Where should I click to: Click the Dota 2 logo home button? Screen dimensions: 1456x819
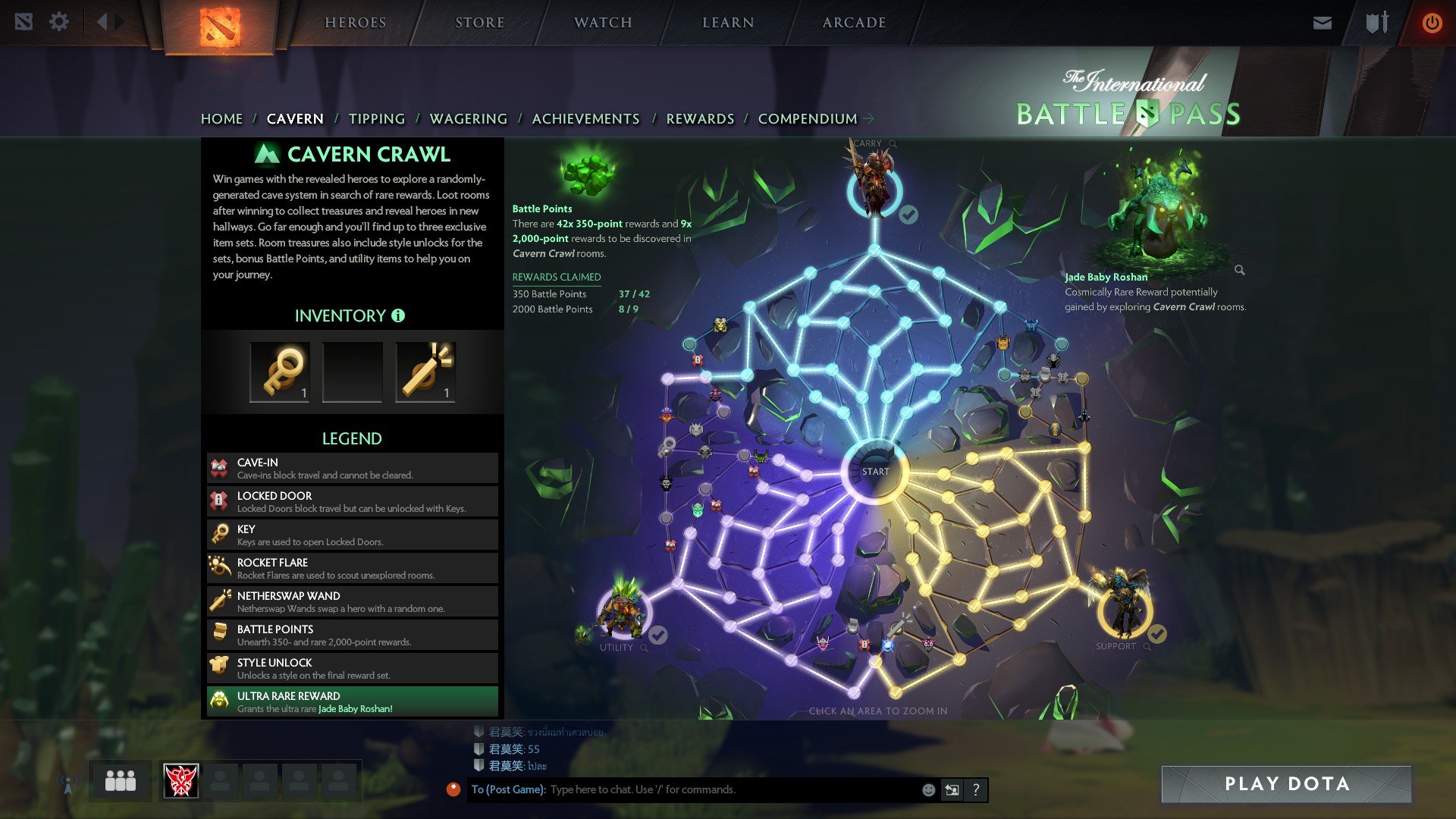point(220,27)
